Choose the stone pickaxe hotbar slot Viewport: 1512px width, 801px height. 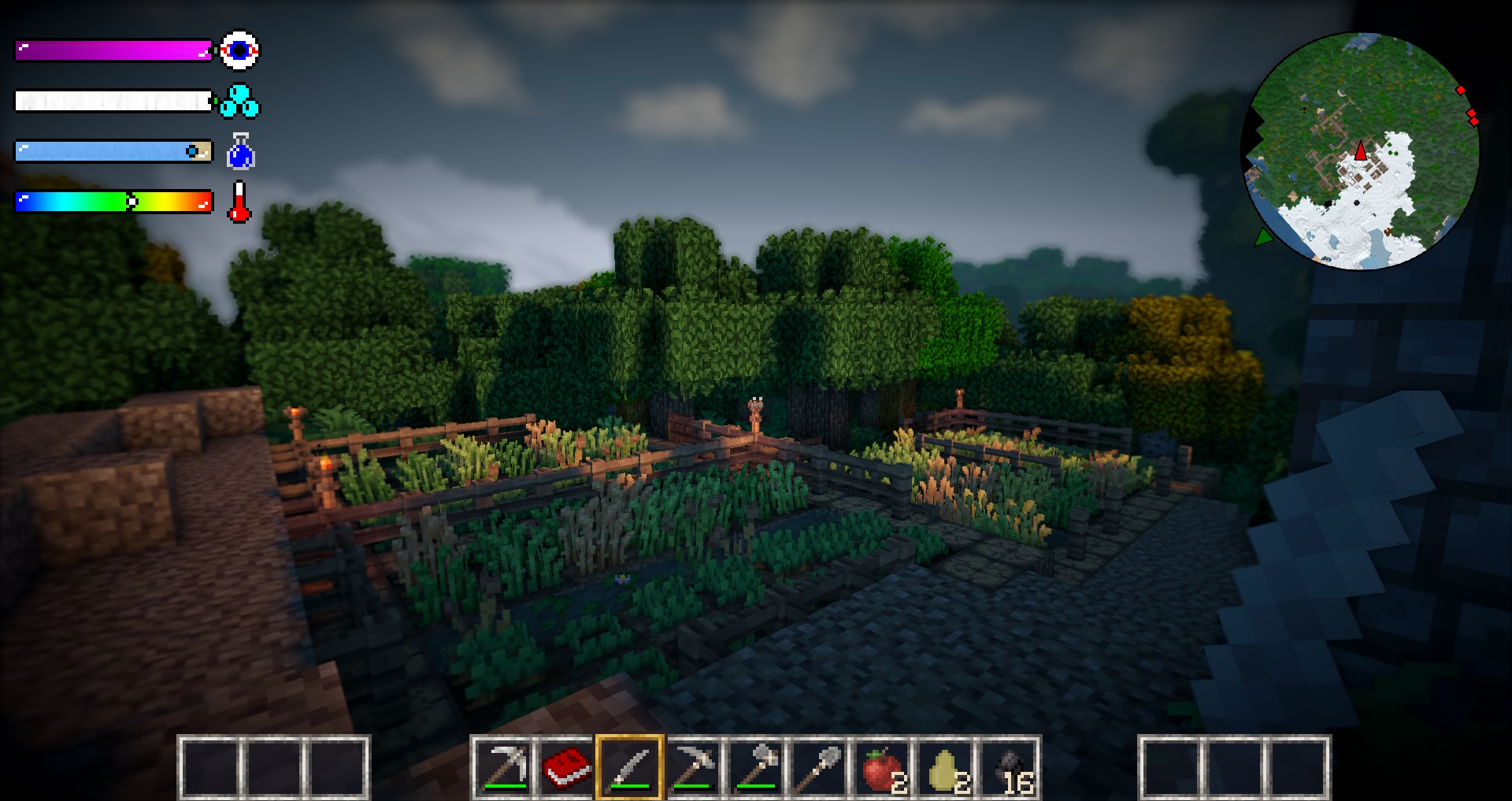(693, 767)
